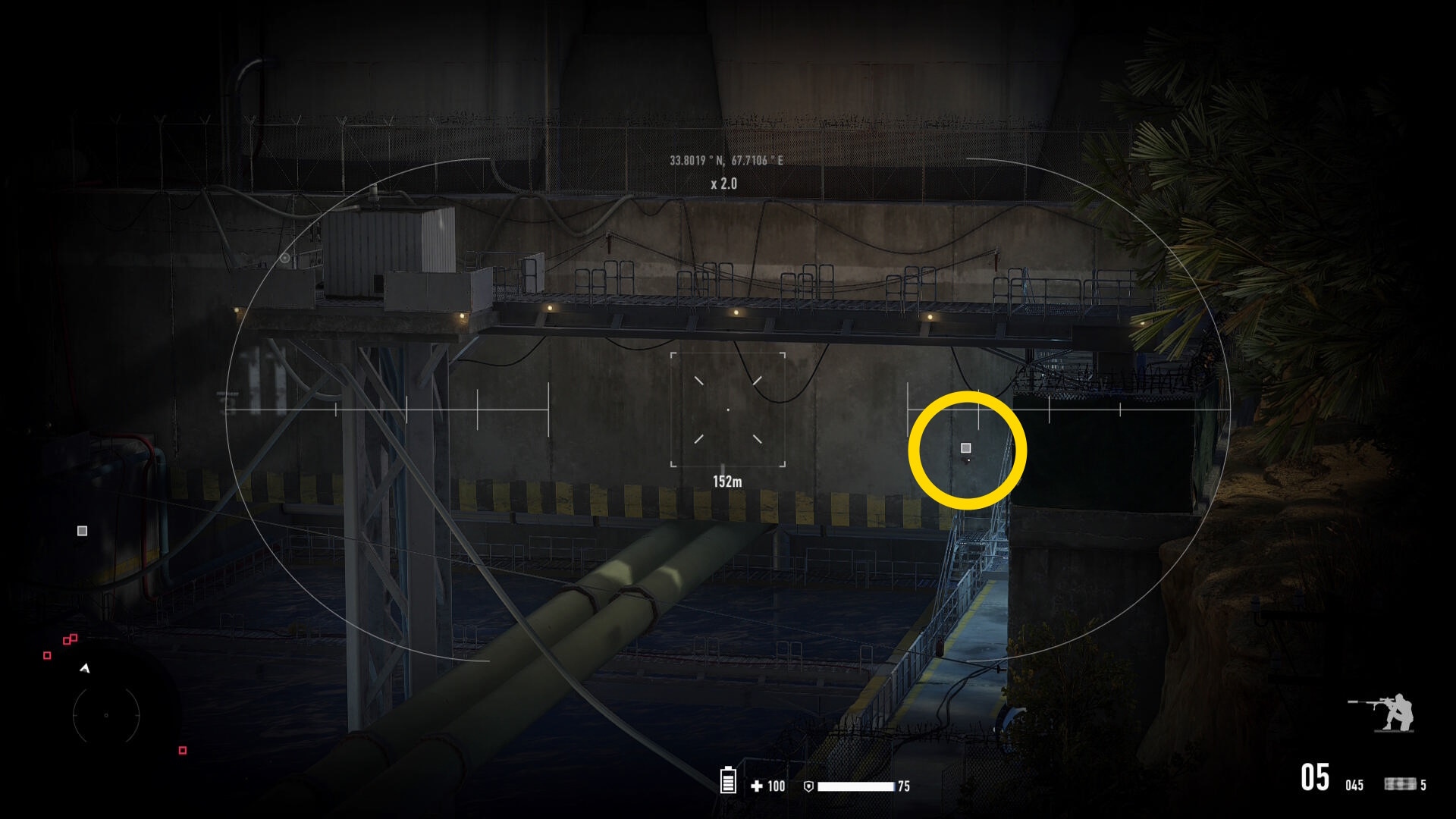The image size is (1456, 819).
Task: Click the armor shield icon
Action: pyautogui.click(x=808, y=786)
